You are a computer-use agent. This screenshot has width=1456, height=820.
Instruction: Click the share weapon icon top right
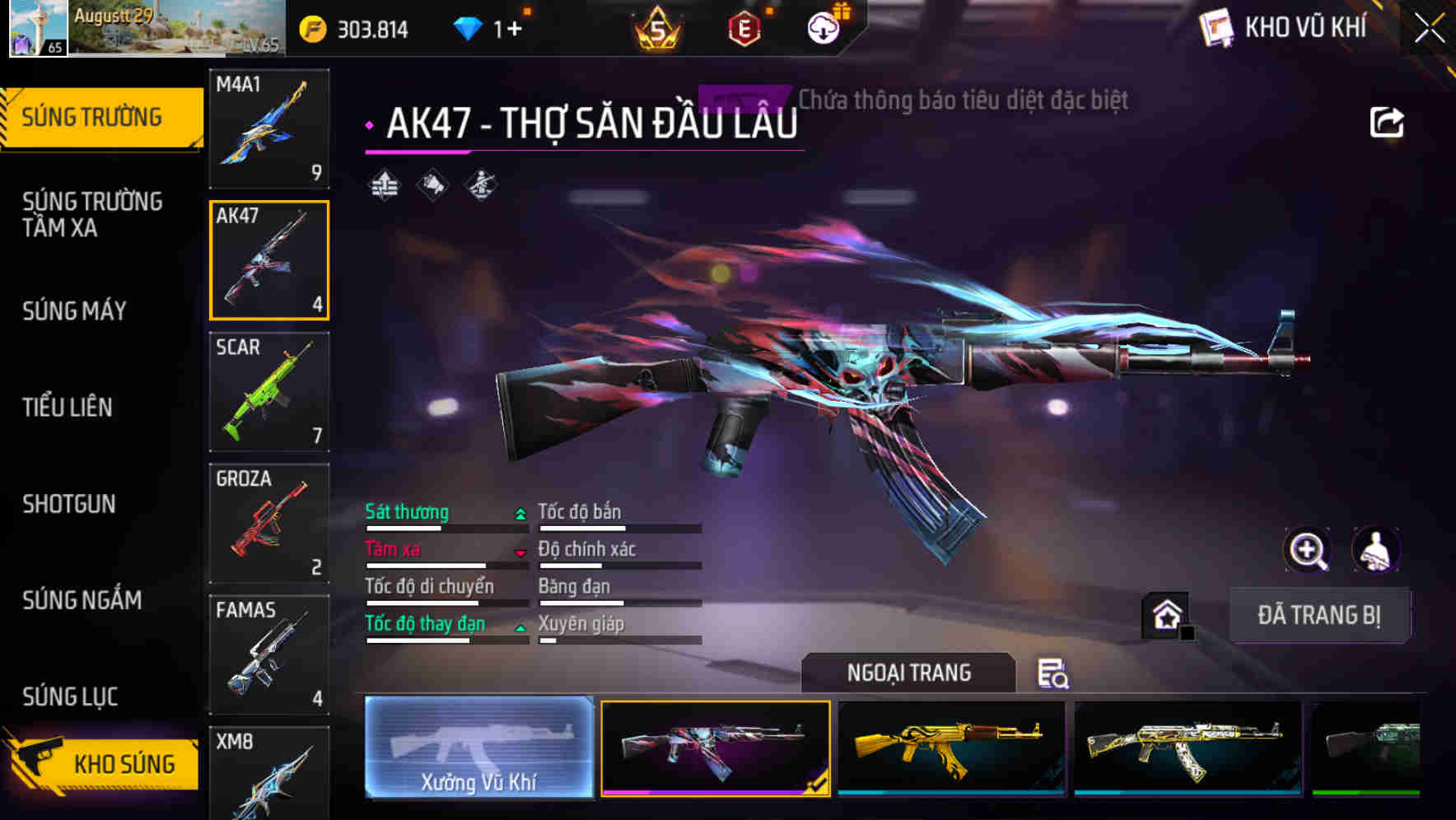coord(1387,121)
